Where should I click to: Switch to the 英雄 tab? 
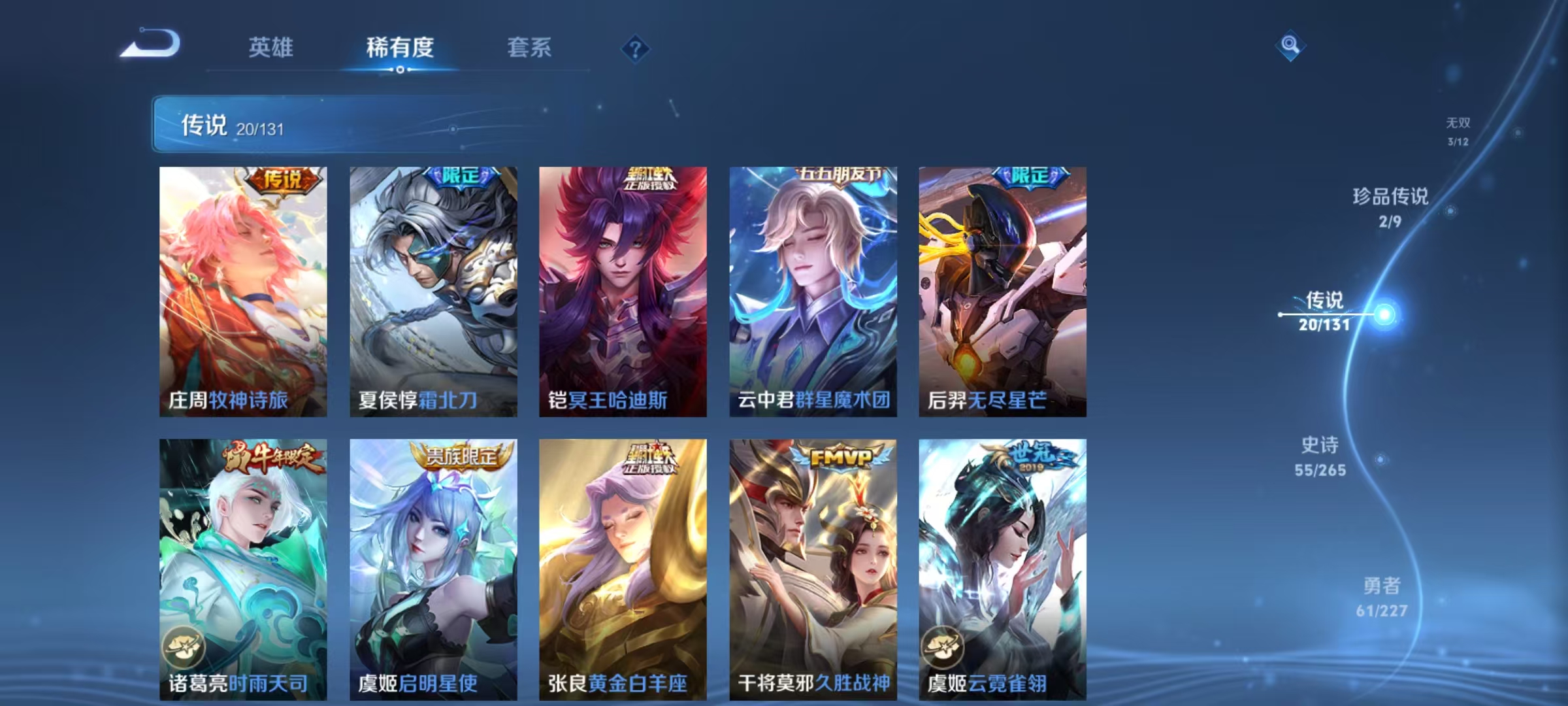270,47
